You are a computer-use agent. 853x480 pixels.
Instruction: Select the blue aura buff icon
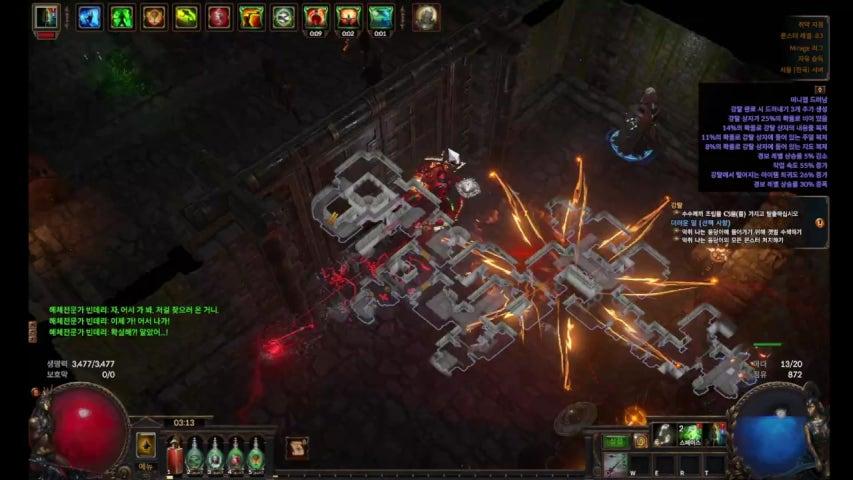click(x=90, y=17)
